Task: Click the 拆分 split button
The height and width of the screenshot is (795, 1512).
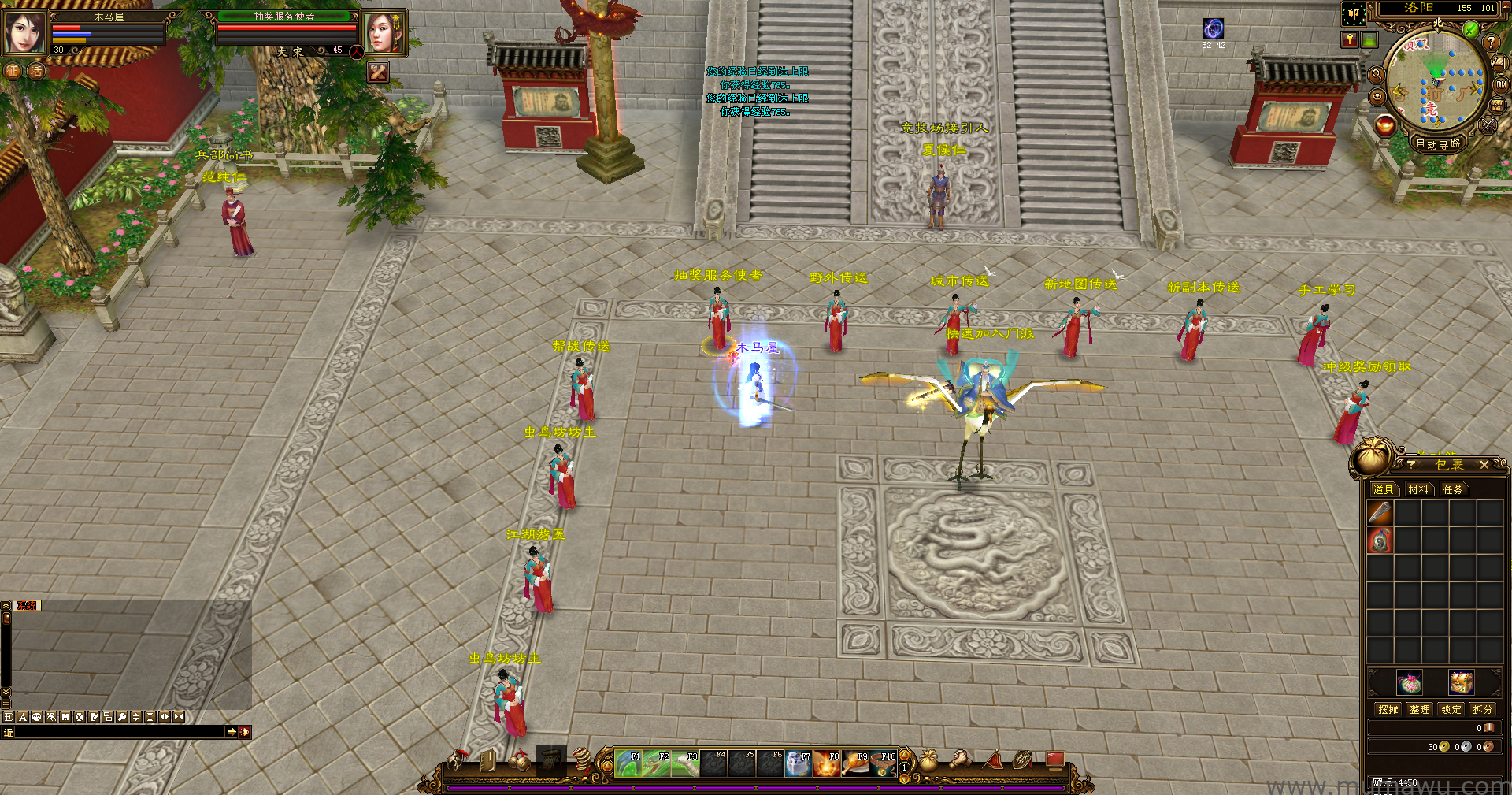Action: point(1483,709)
